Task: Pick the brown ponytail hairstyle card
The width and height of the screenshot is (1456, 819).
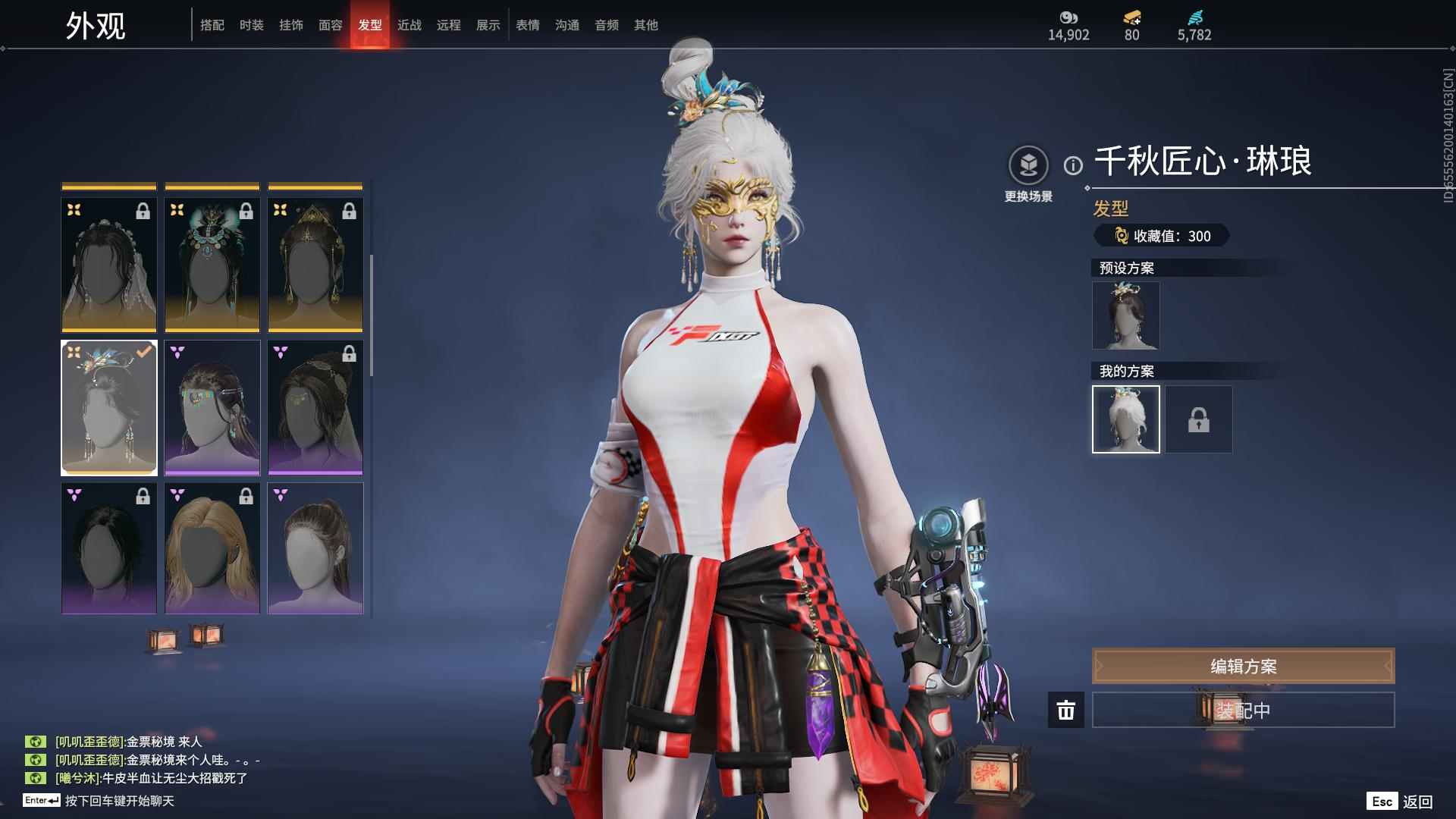Action: coord(315,548)
